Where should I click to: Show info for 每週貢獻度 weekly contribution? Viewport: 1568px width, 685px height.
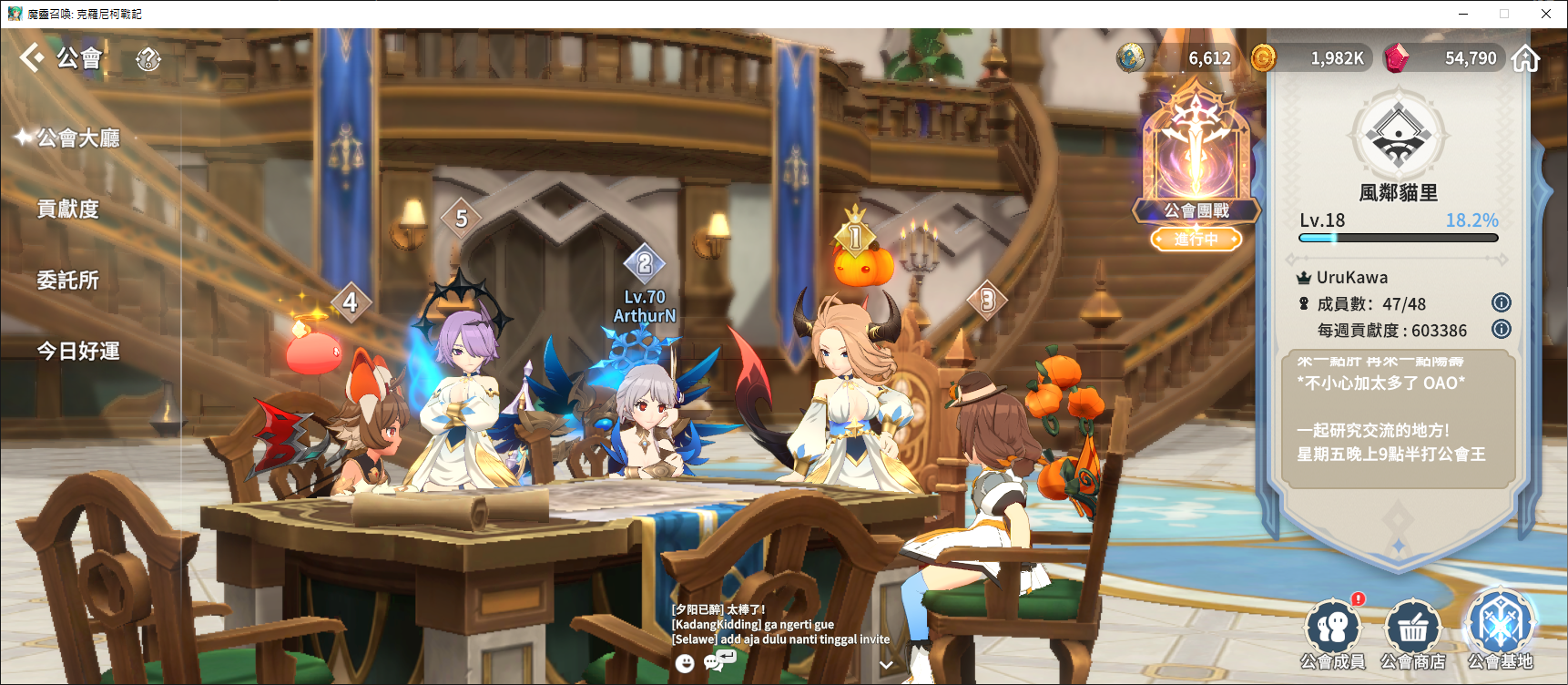(x=1502, y=329)
